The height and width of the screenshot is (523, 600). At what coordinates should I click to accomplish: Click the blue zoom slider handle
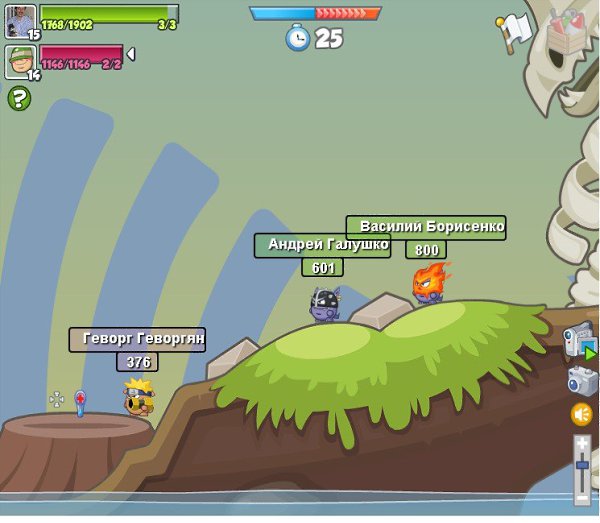(x=582, y=465)
